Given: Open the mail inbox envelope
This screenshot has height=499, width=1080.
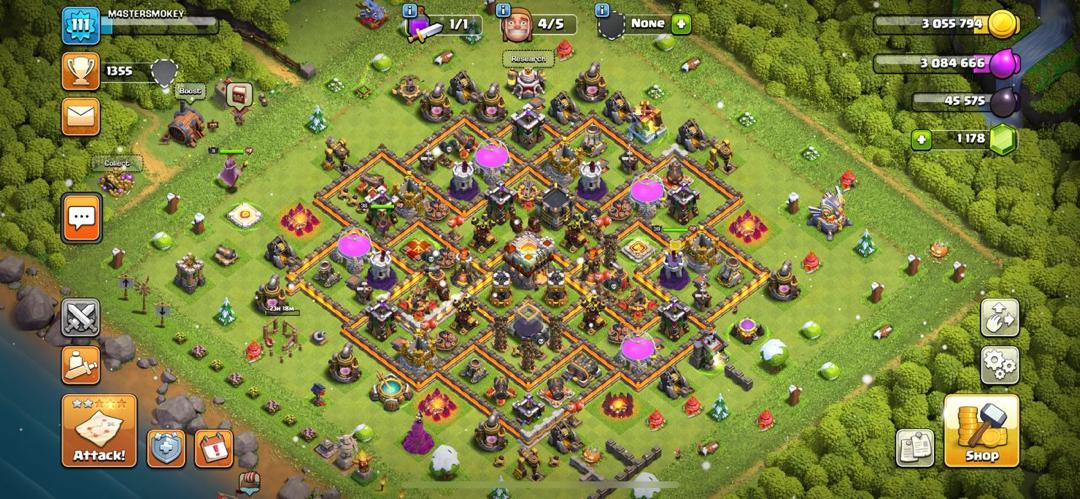Looking at the screenshot, I should pyautogui.click(x=81, y=116).
